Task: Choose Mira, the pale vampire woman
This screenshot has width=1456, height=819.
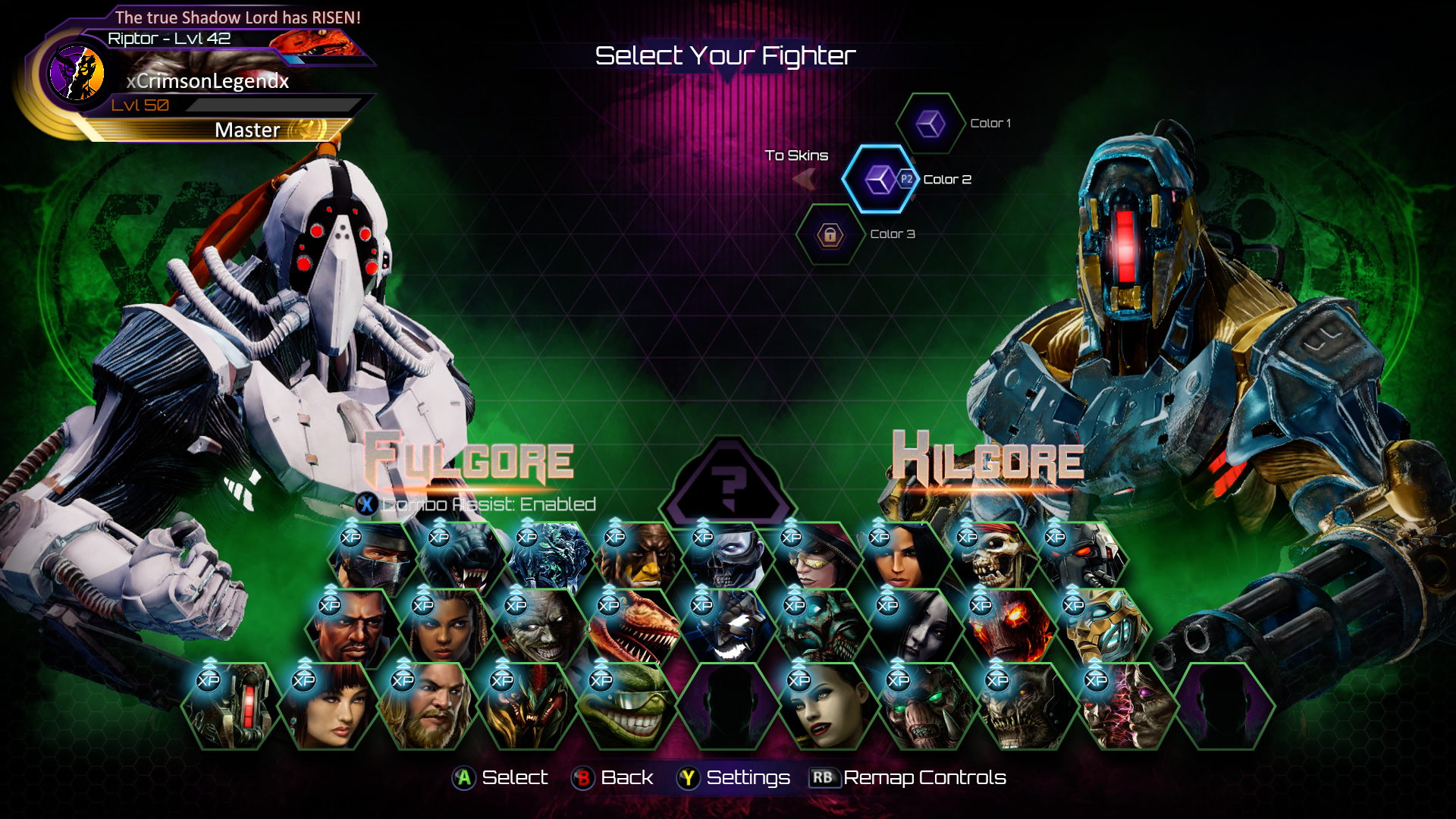Action: (824, 705)
